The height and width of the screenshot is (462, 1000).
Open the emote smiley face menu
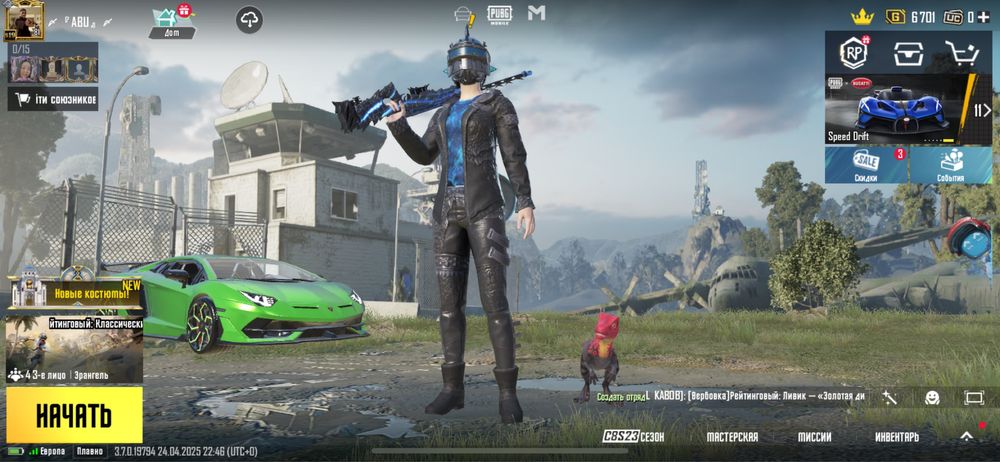tap(932, 397)
